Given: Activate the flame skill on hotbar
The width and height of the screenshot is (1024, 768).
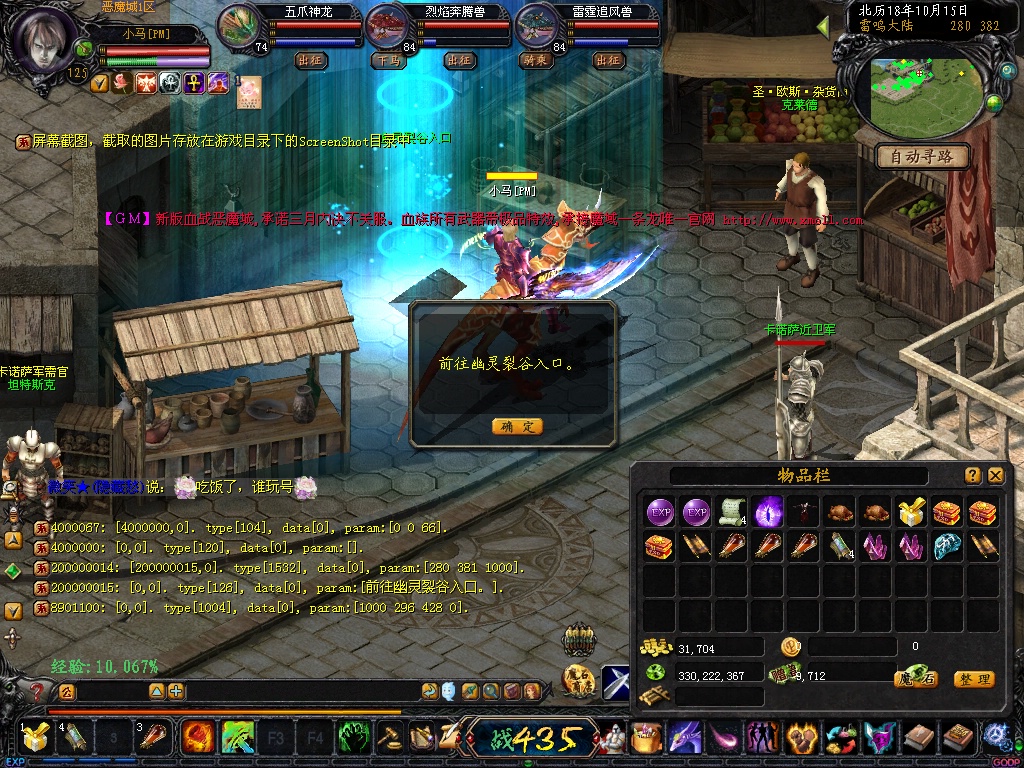Looking at the screenshot, I should pyautogui.click(x=199, y=739).
